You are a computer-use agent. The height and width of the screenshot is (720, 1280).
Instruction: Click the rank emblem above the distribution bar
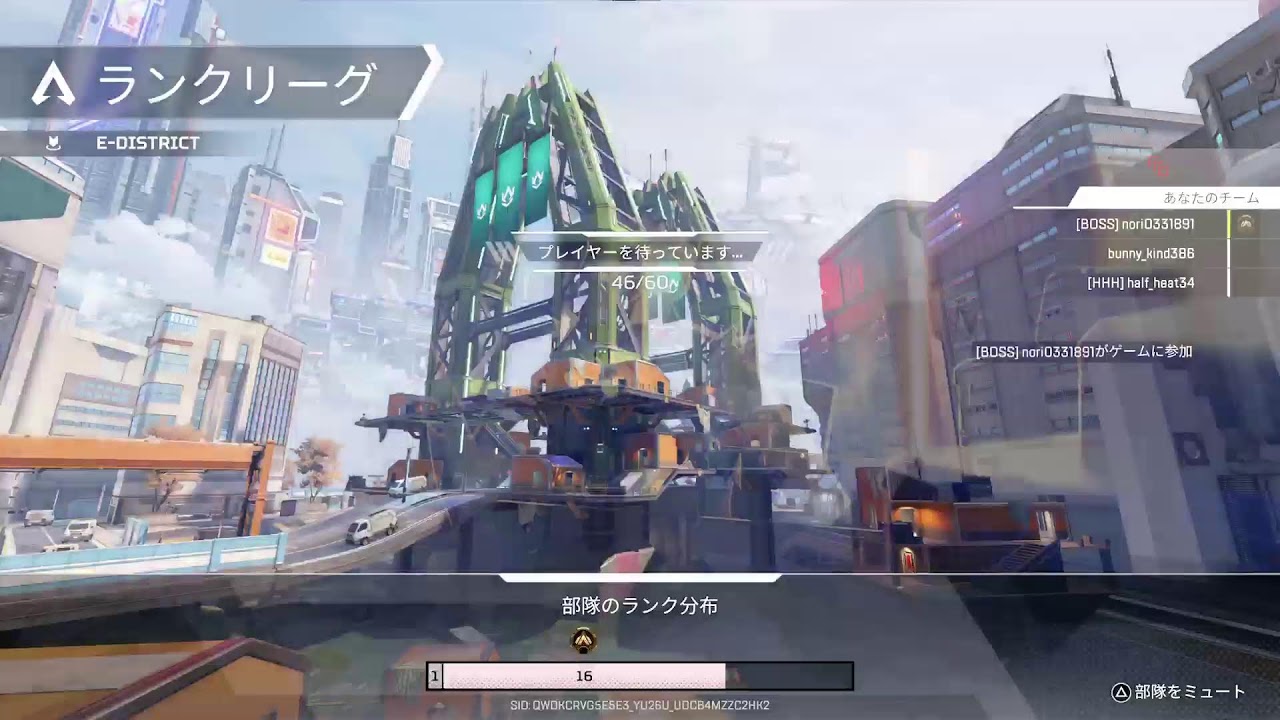pos(583,640)
